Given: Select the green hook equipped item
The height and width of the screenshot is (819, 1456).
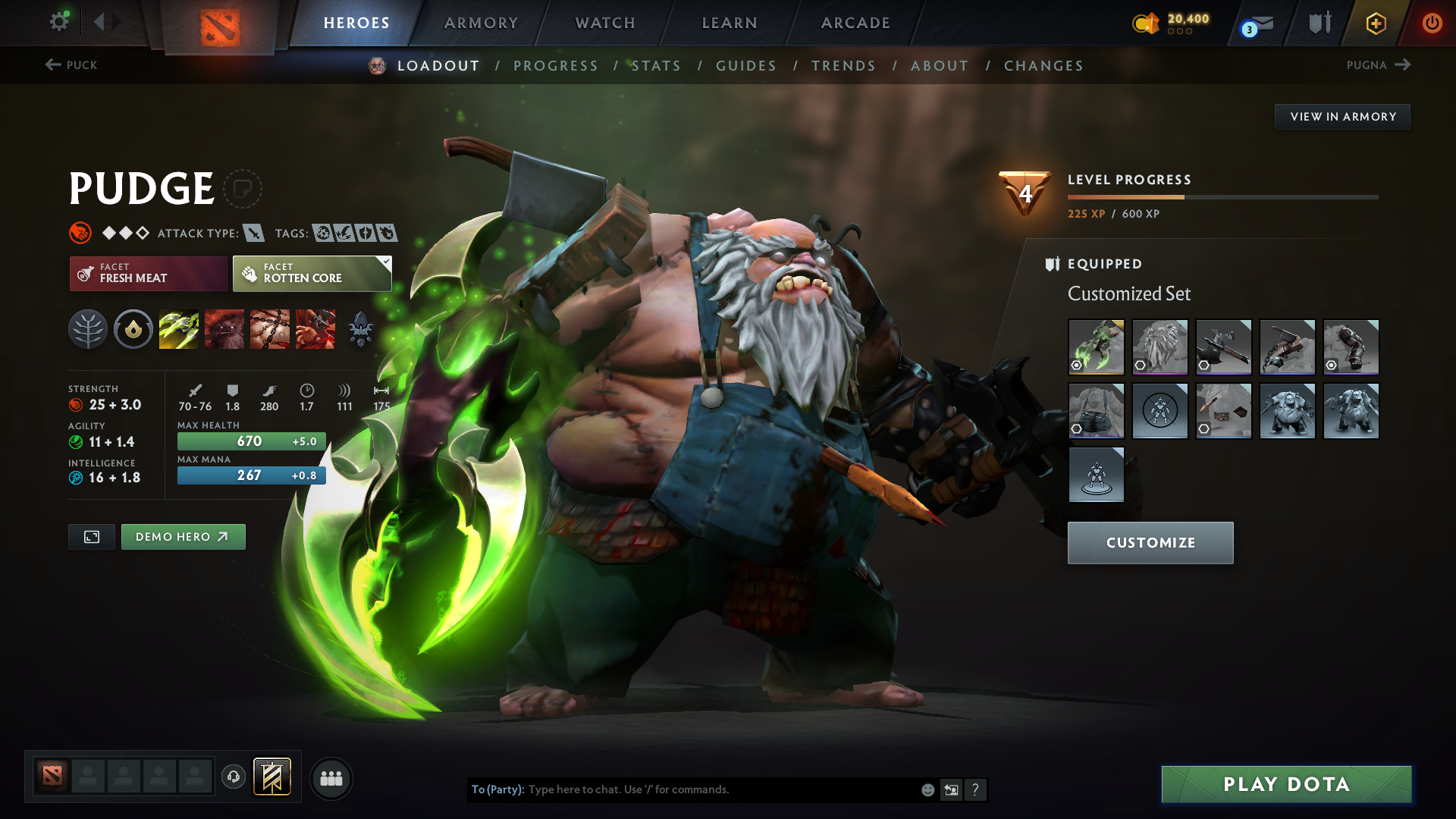Looking at the screenshot, I should click(1096, 347).
